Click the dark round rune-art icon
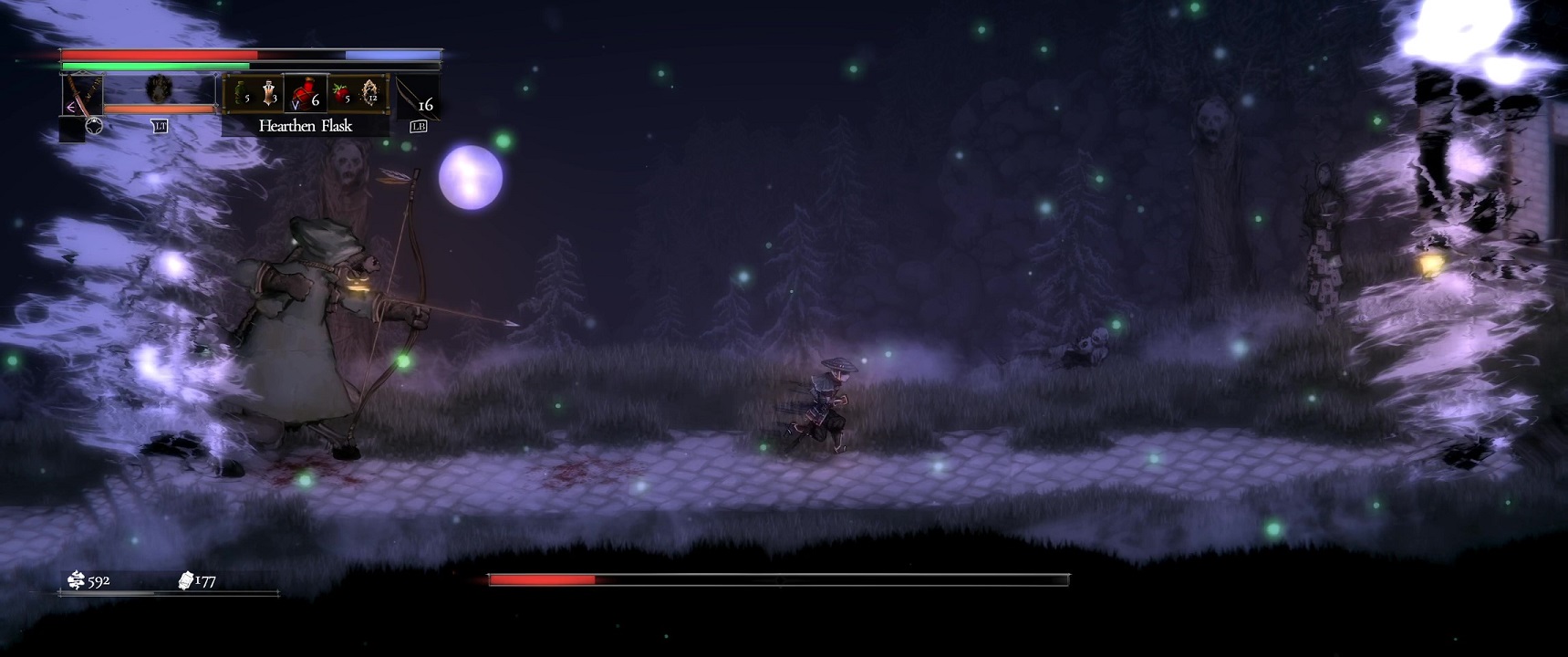1568x657 pixels. [159, 89]
